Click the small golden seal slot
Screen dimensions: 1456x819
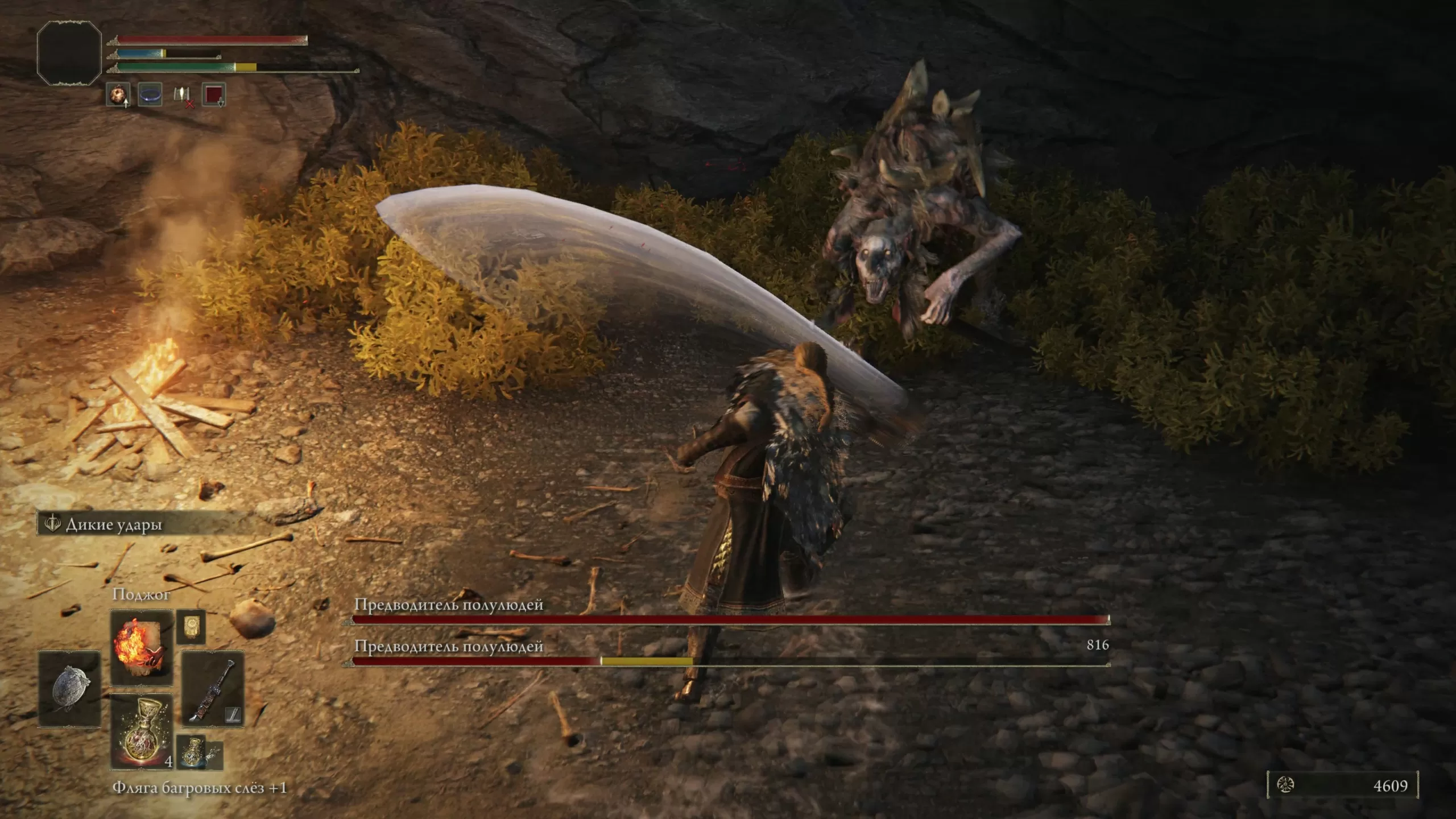tap(191, 627)
